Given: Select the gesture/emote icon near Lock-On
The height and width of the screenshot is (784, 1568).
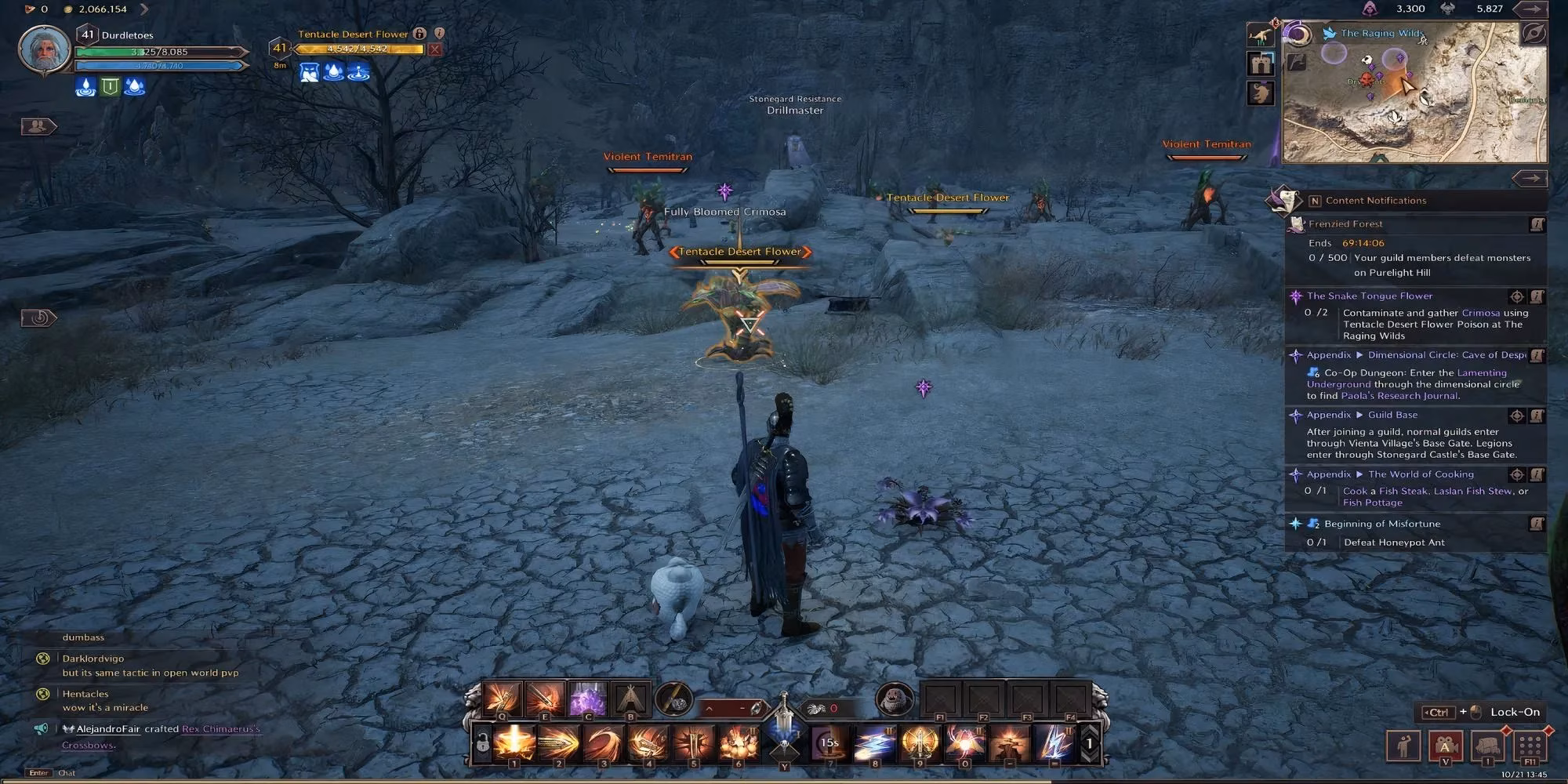Looking at the screenshot, I should (1403, 745).
